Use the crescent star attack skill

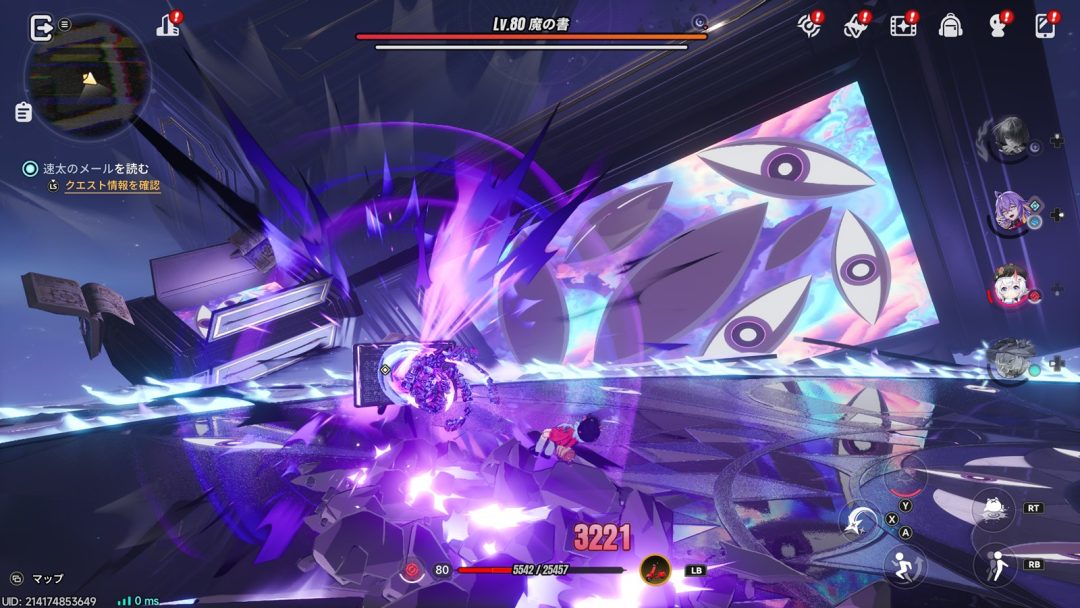coord(859,521)
